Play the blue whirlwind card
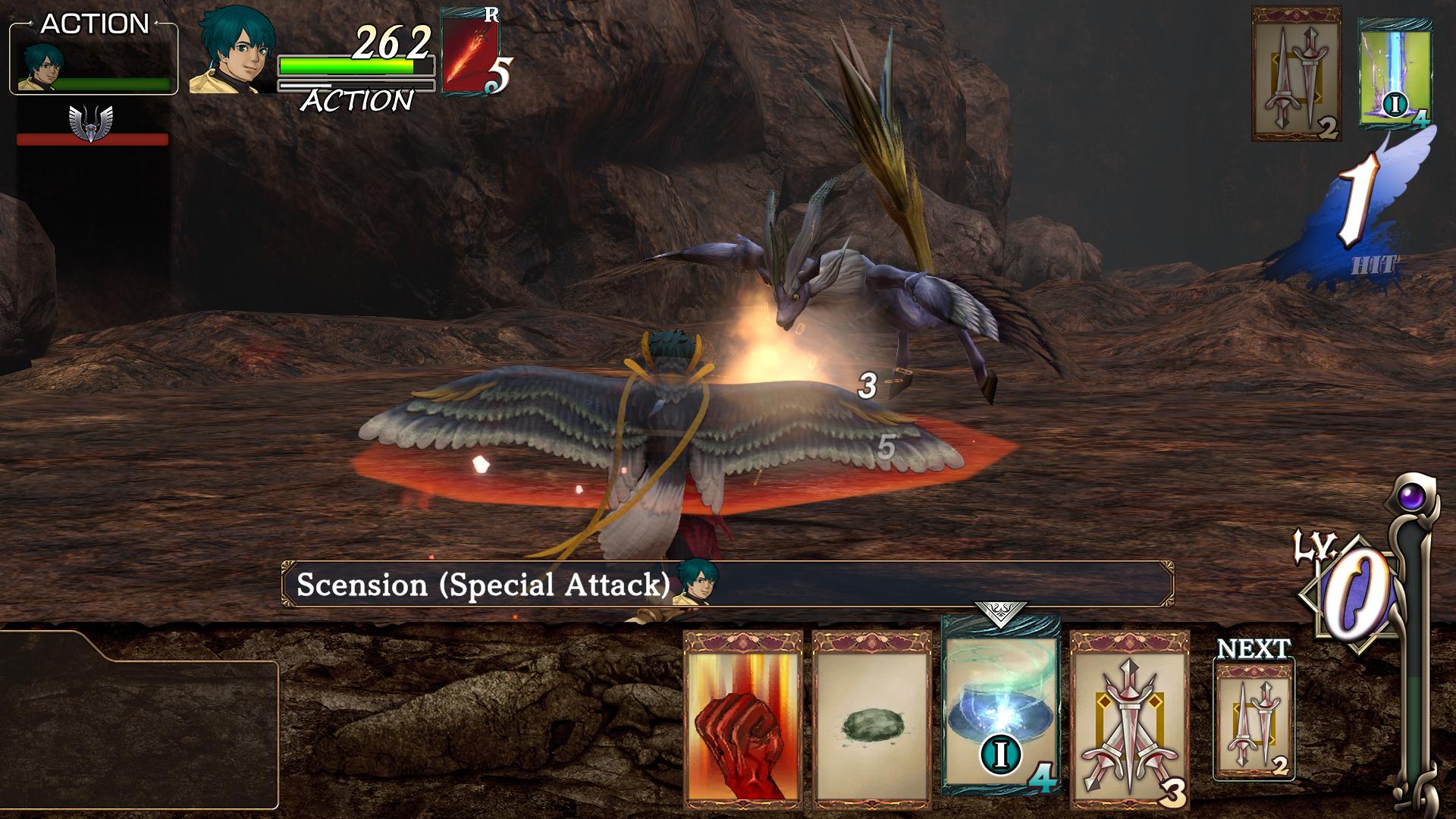 click(x=1000, y=705)
